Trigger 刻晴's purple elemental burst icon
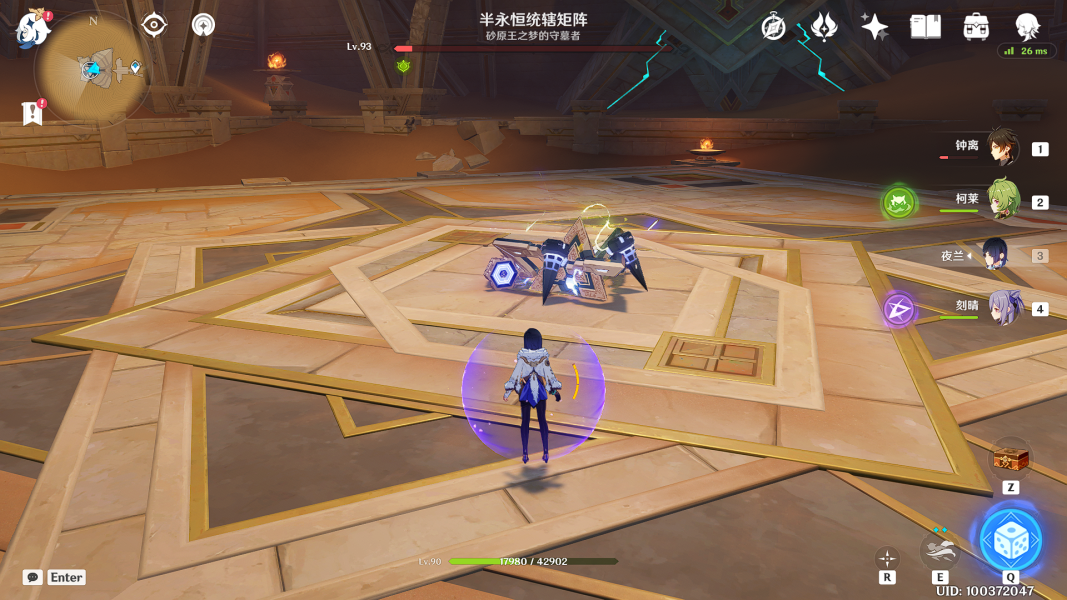 [x=899, y=310]
